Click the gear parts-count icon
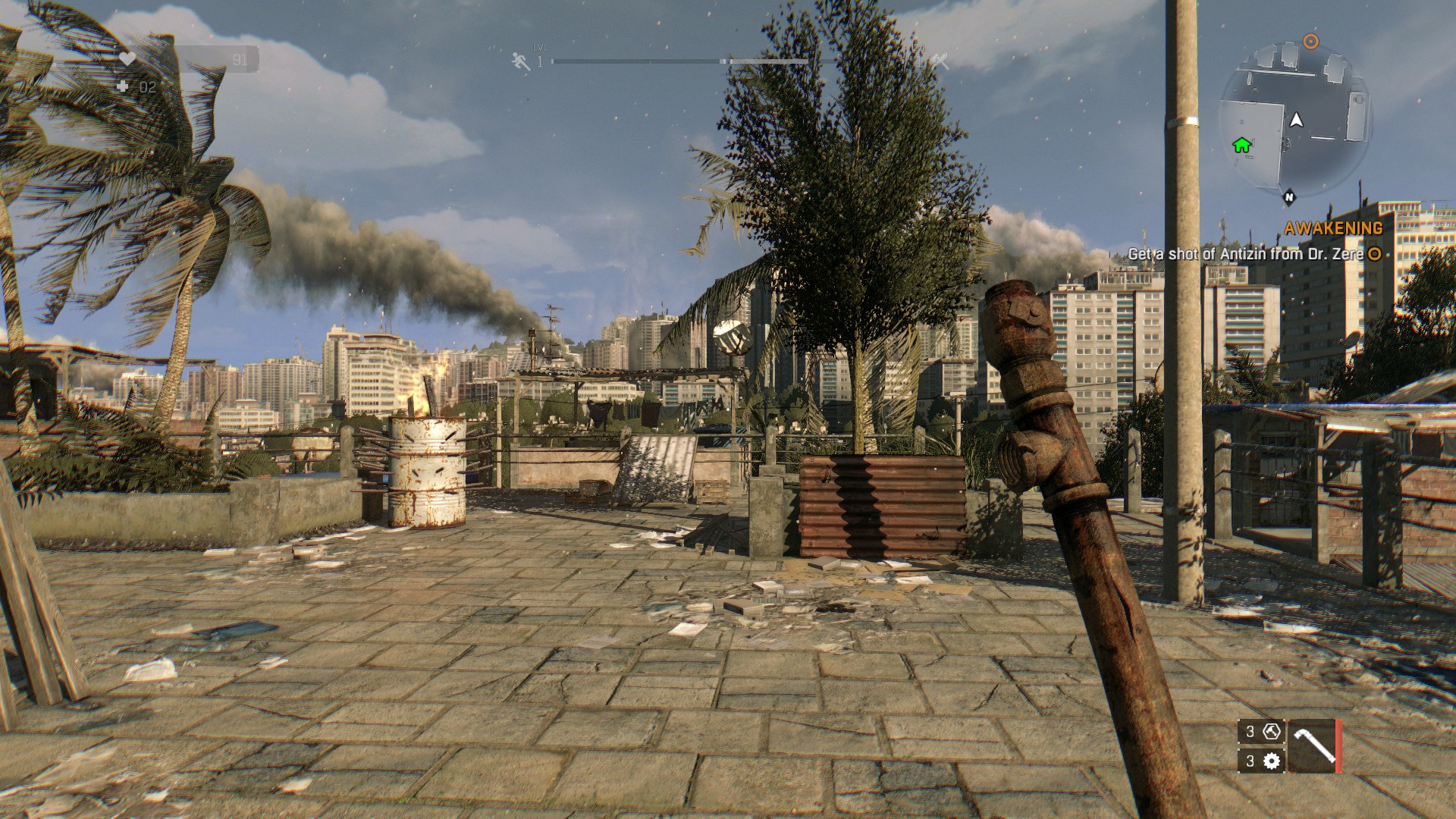Image resolution: width=1456 pixels, height=819 pixels. [x=1272, y=761]
